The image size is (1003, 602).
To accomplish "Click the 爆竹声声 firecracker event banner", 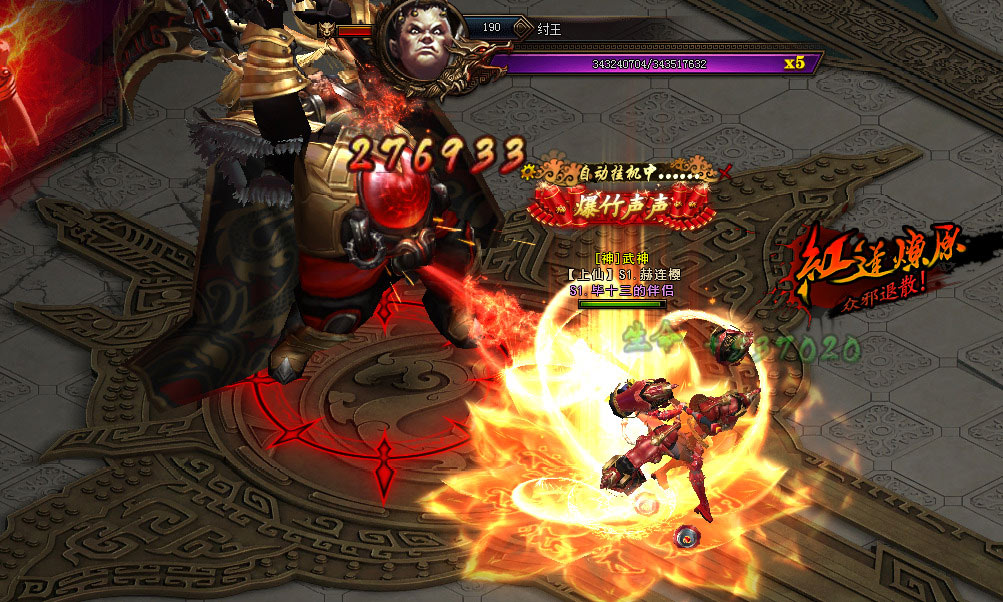I will tap(623, 205).
